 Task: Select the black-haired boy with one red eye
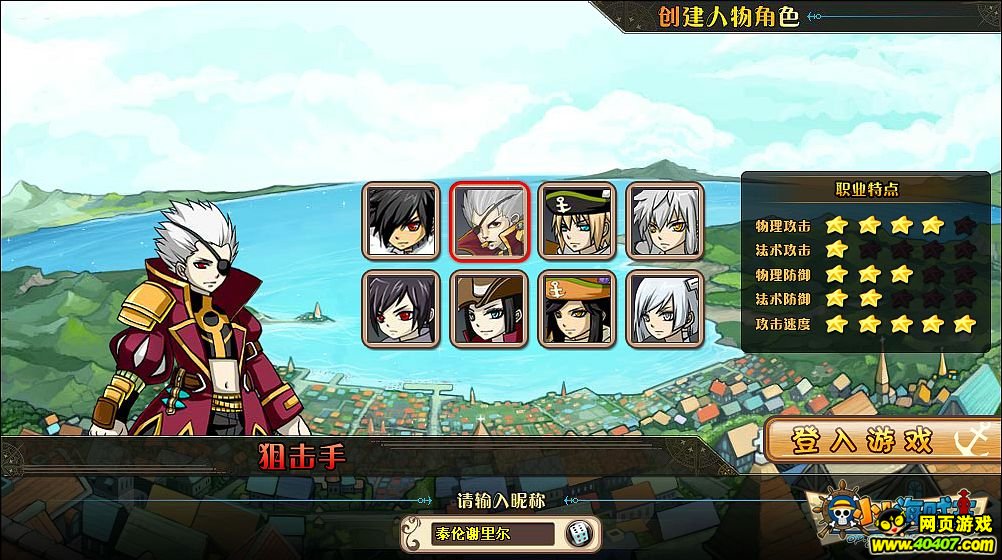click(x=401, y=220)
